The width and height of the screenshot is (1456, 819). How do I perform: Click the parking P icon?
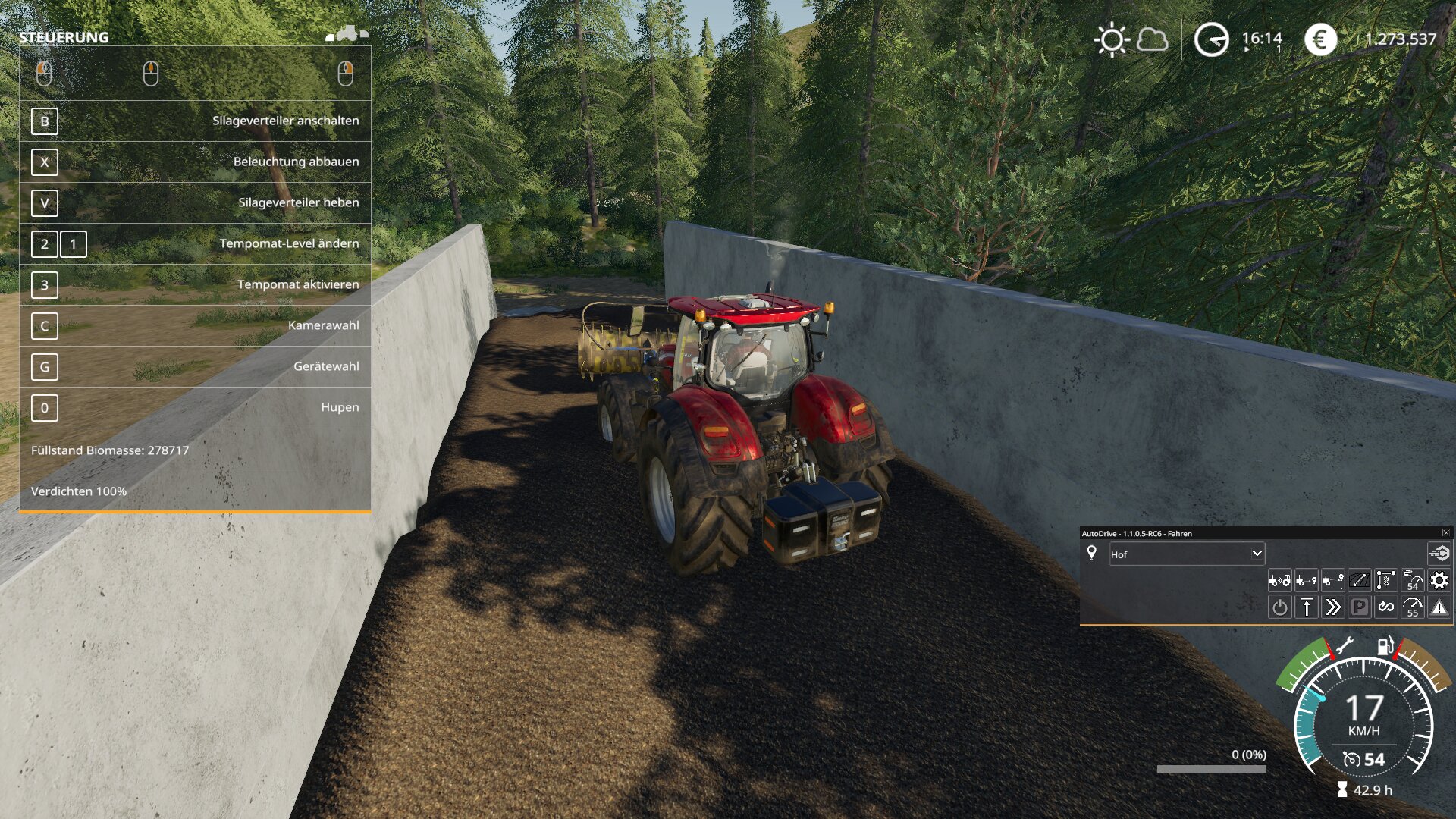pyautogui.click(x=1359, y=607)
